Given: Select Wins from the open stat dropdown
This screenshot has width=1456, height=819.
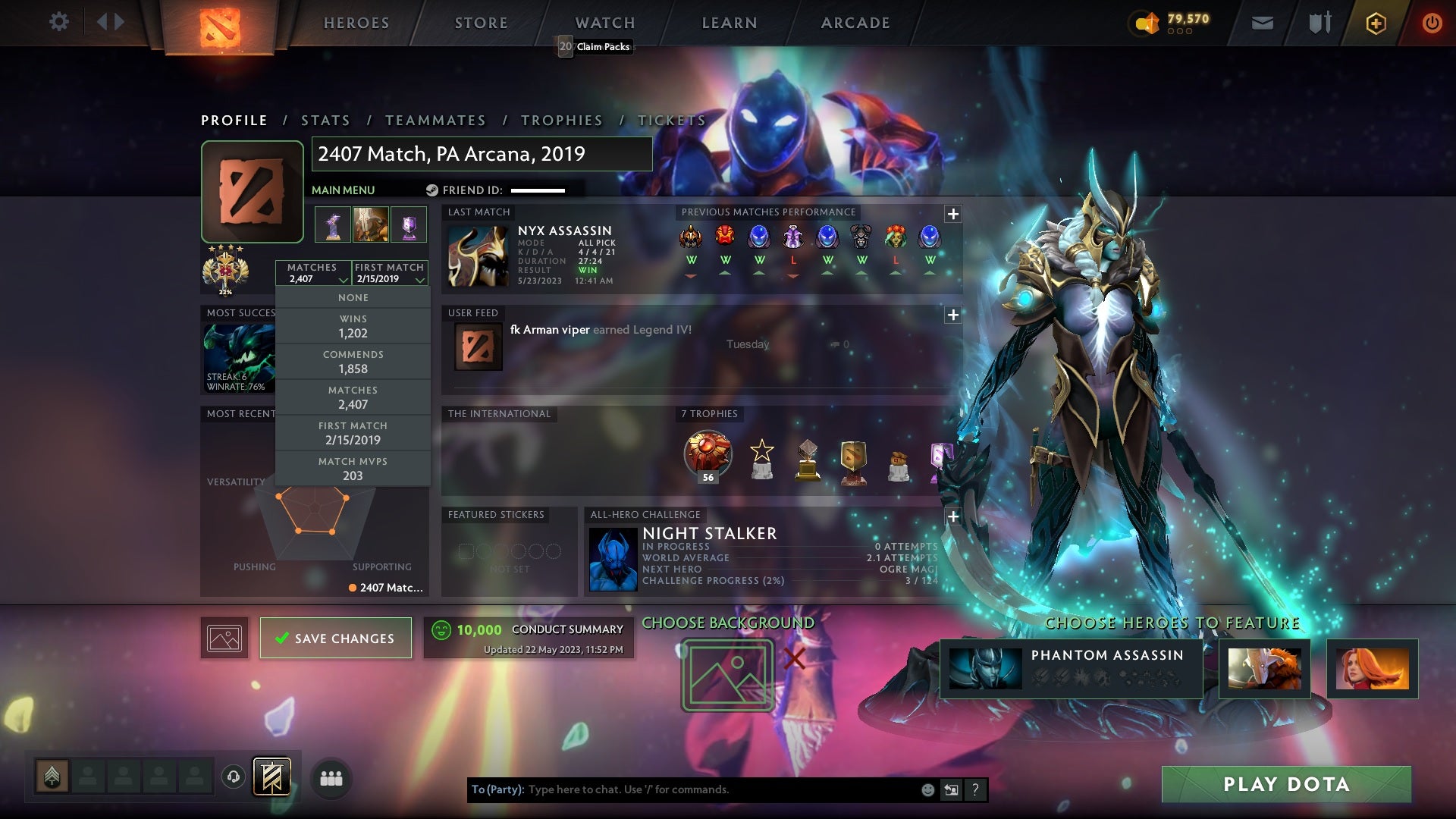Looking at the screenshot, I should pyautogui.click(x=353, y=326).
